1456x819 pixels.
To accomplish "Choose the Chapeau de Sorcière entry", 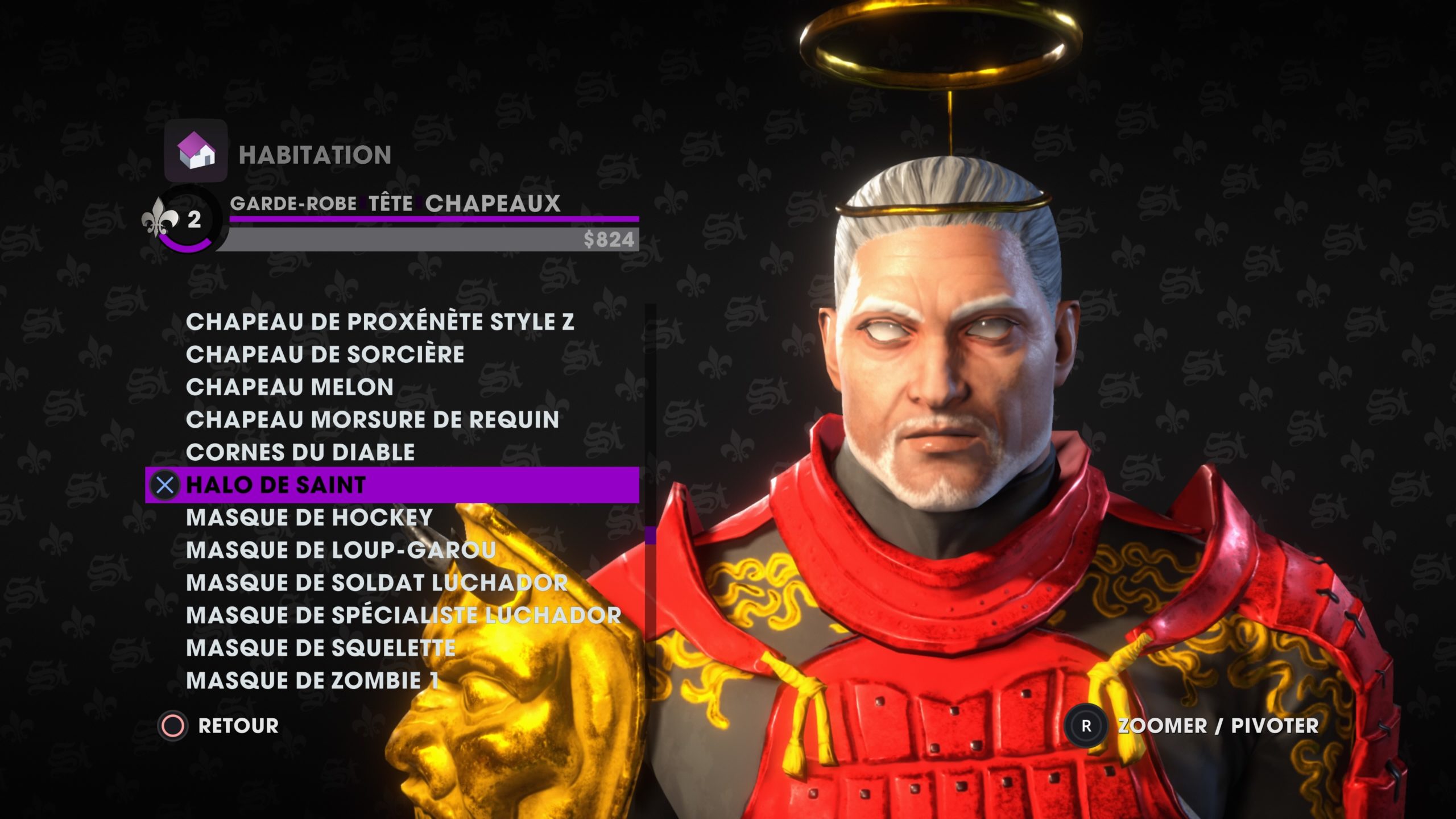I will 325,354.
